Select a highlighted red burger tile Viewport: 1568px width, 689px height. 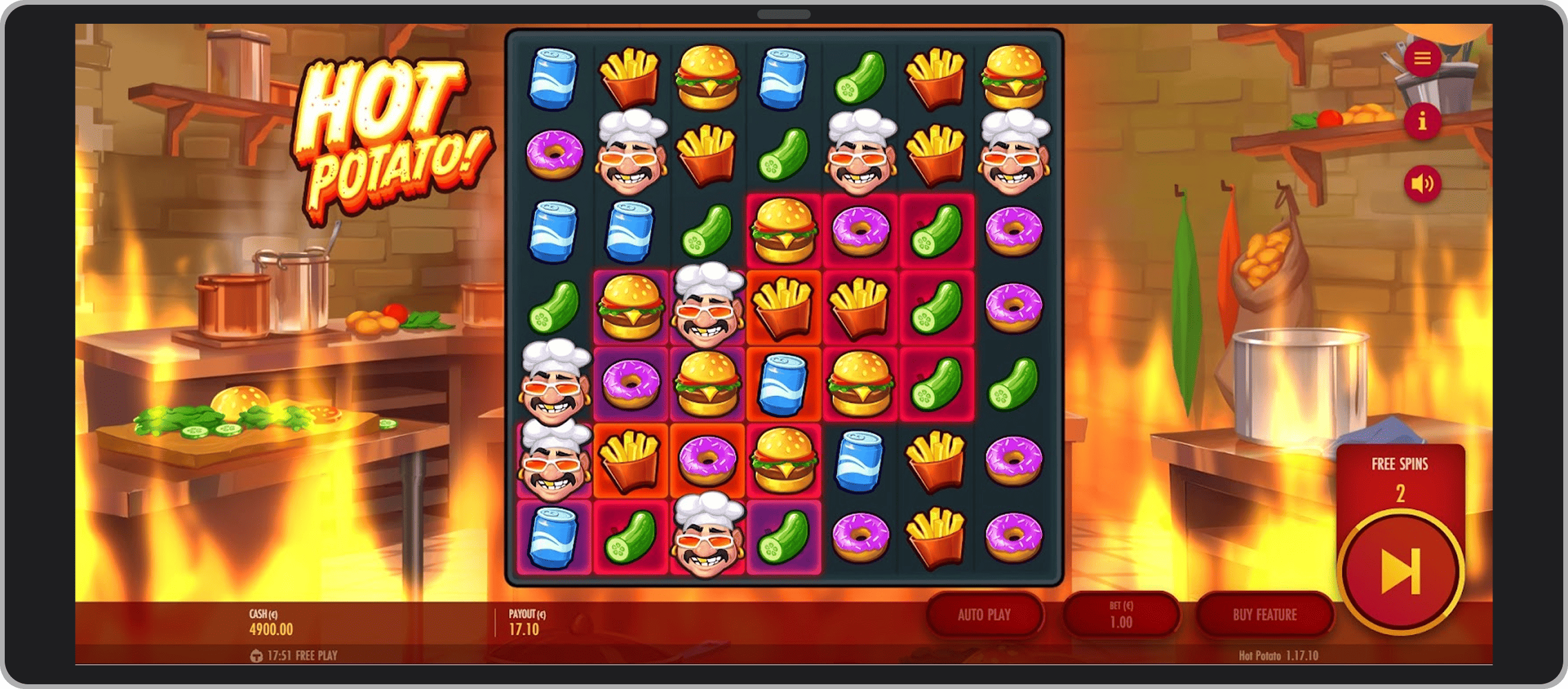[x=784, y=229]
